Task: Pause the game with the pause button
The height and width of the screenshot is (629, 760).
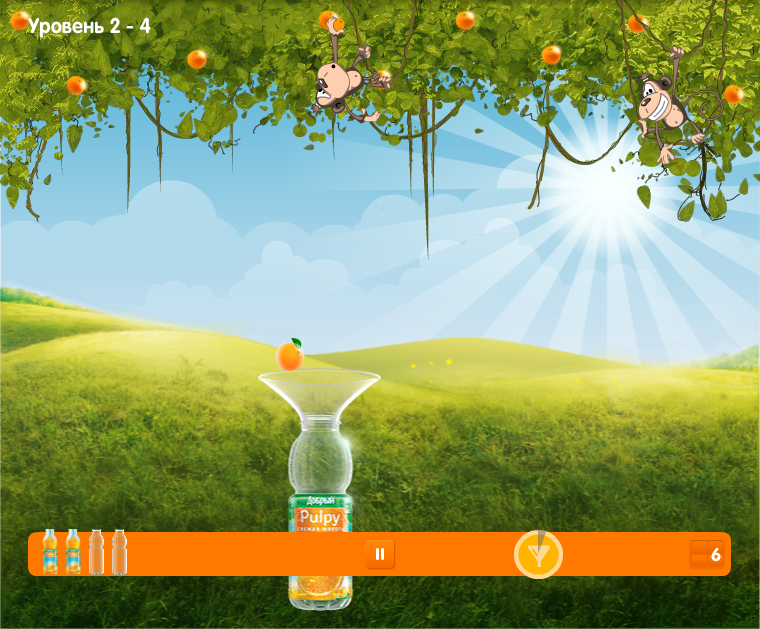Action: pos(380,553)
